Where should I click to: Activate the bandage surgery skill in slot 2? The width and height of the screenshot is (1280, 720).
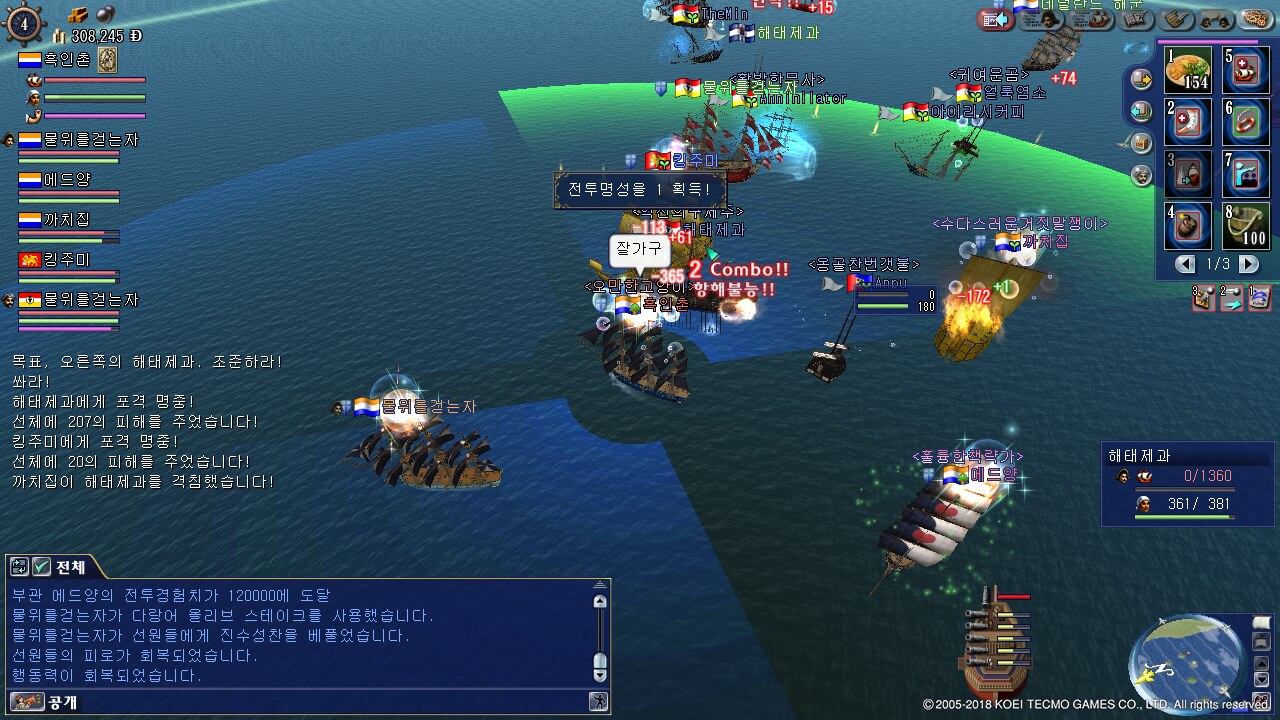click(1188, 122)
